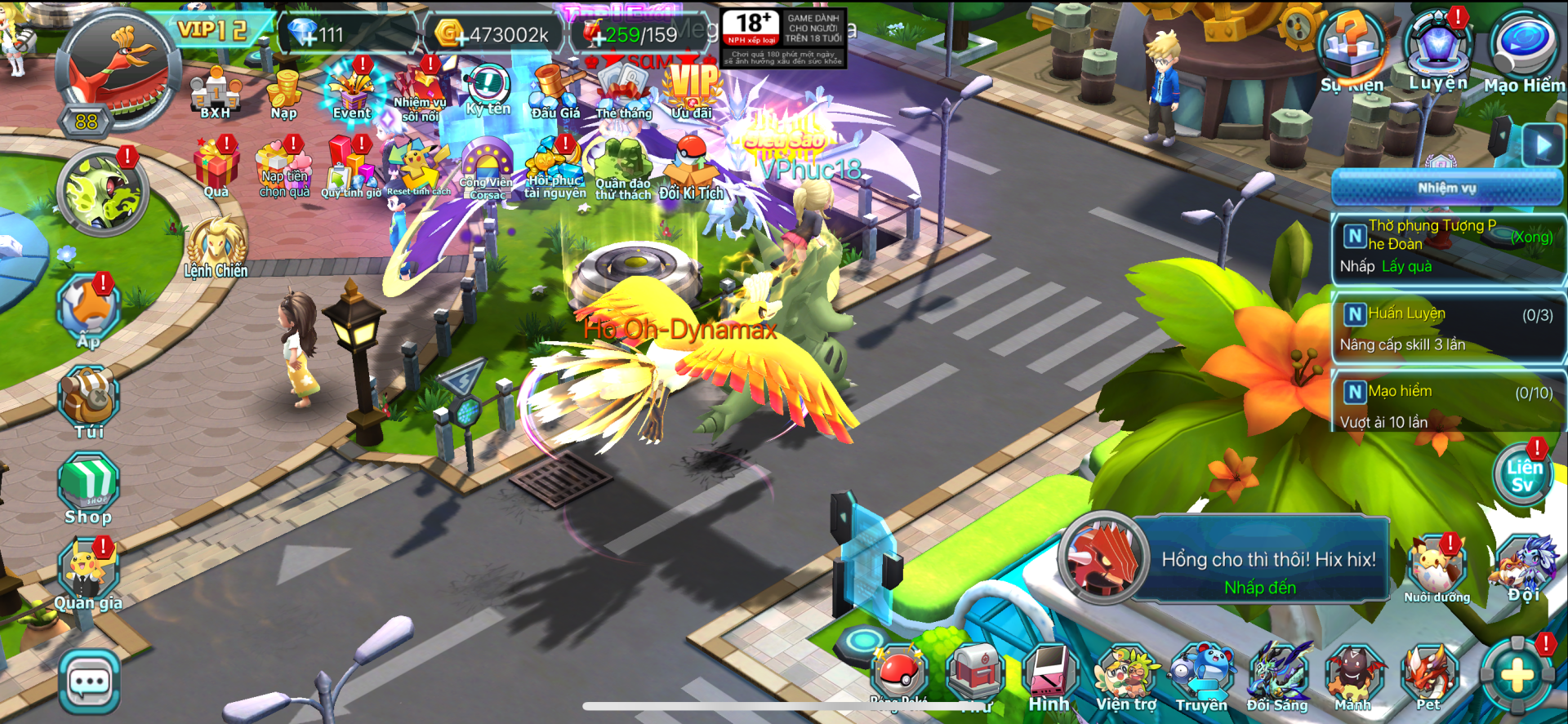Open the Quản gia butler menu
1568x724 pixels.
(88, 575)
